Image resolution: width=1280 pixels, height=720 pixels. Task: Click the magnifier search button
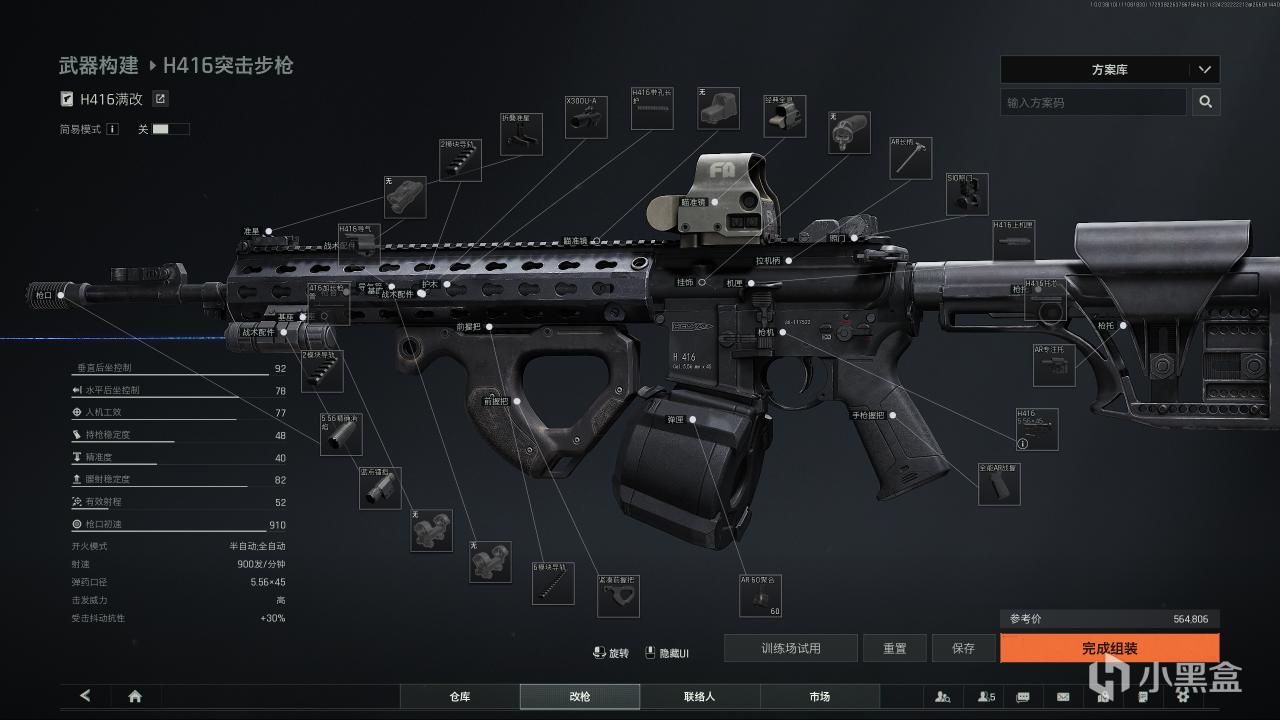click(1206, 102)
